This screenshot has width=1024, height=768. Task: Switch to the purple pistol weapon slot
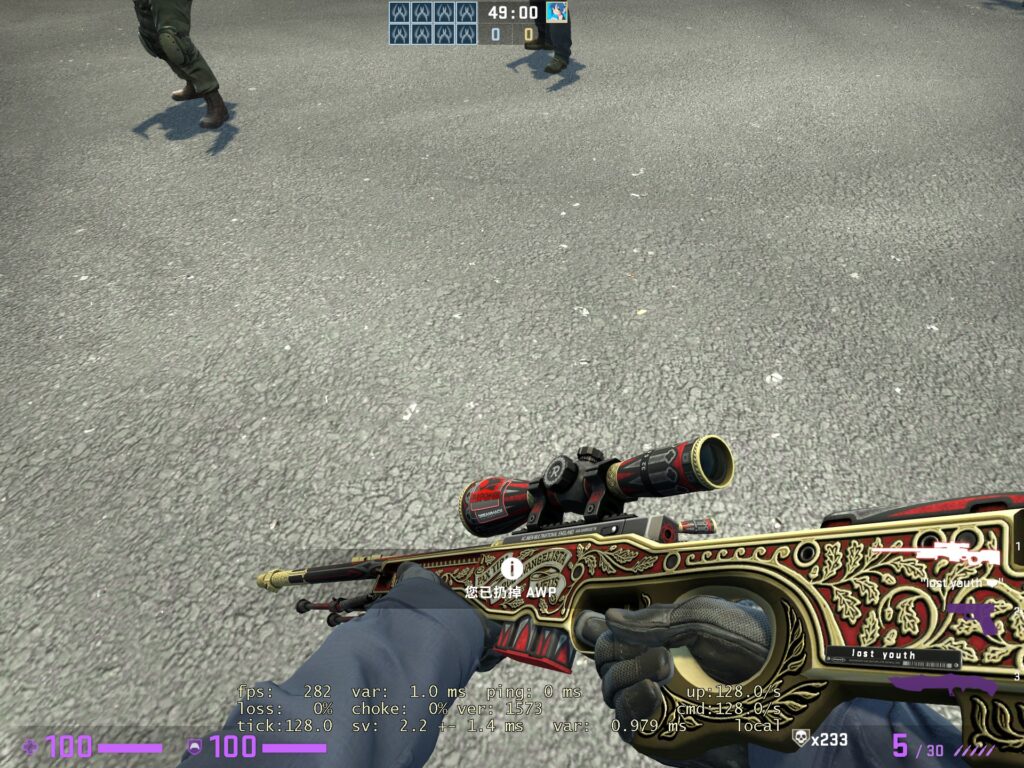click(x=970, y=616)
